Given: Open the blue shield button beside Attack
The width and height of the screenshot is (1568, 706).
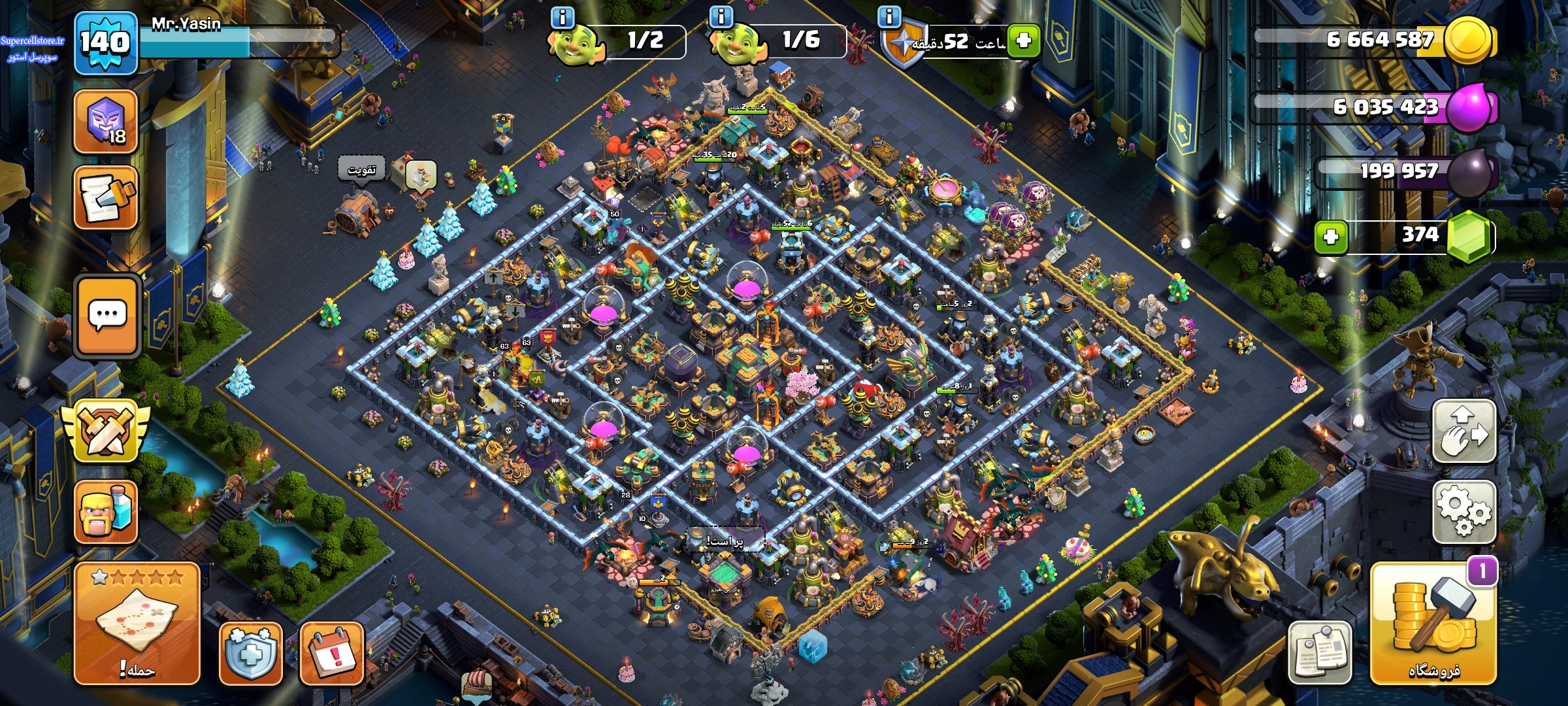Looking at the screenshot, I should click(x=251, y=654).
